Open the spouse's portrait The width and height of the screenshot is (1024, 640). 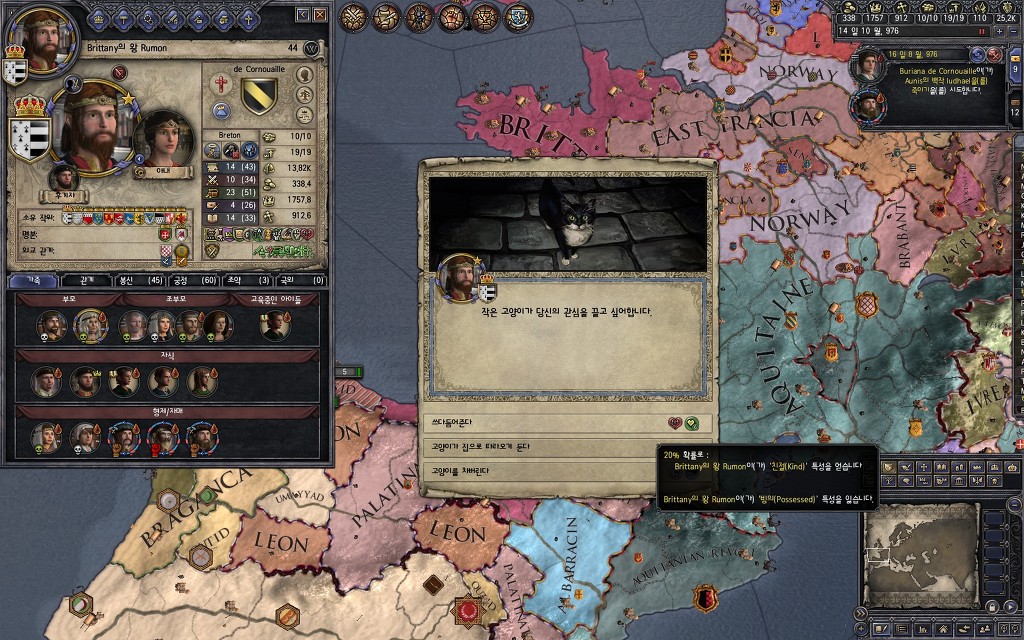[x=164, y=138]
